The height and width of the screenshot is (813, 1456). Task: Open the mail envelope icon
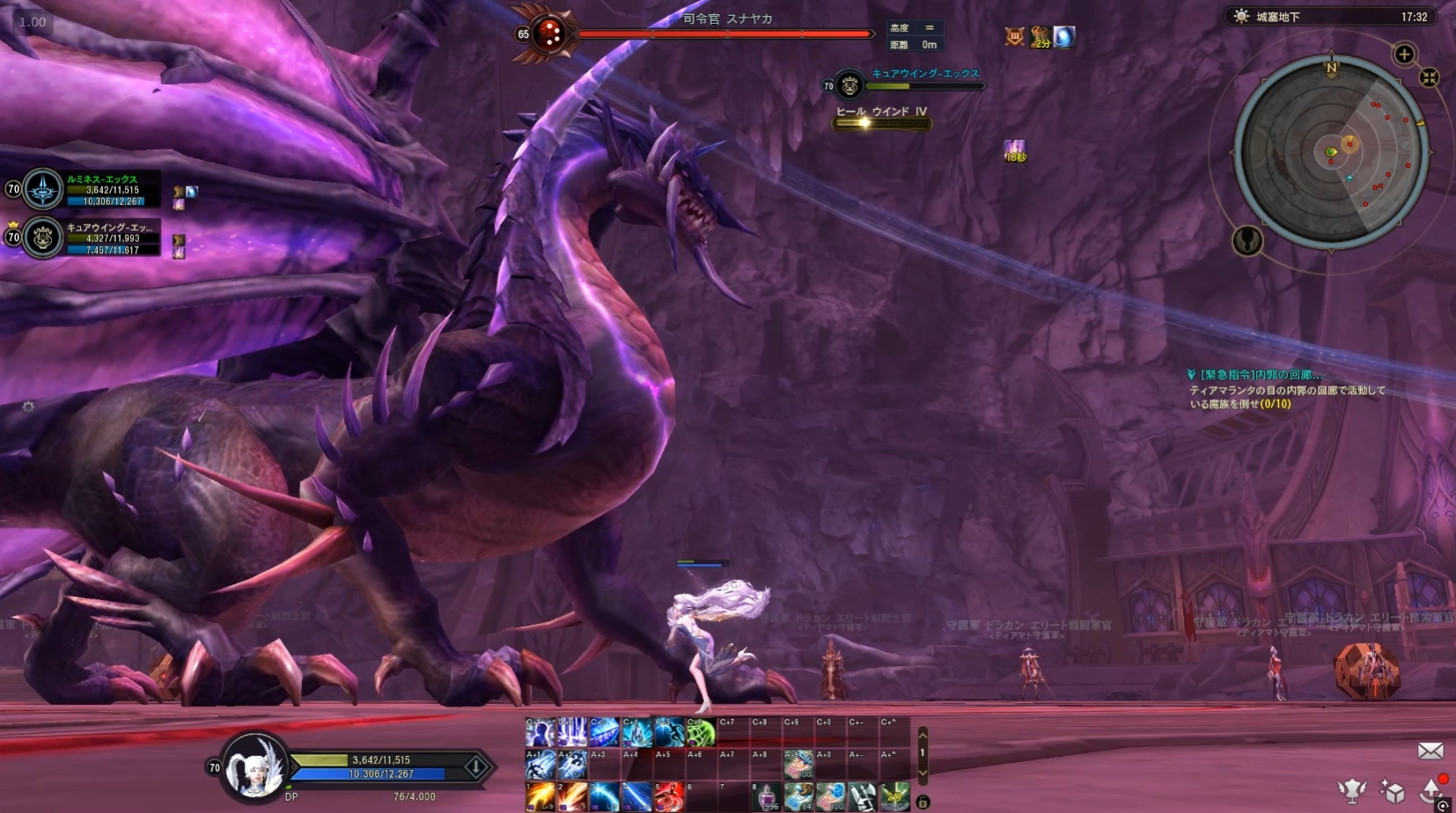point(1430,751)
